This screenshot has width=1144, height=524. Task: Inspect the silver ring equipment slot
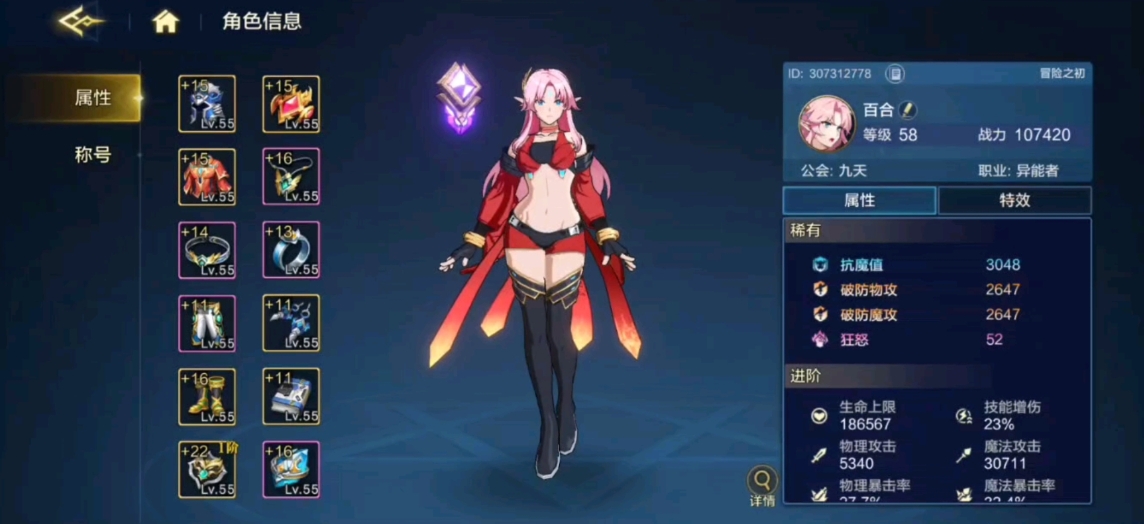pyautogui.click(x=291, y=250)
